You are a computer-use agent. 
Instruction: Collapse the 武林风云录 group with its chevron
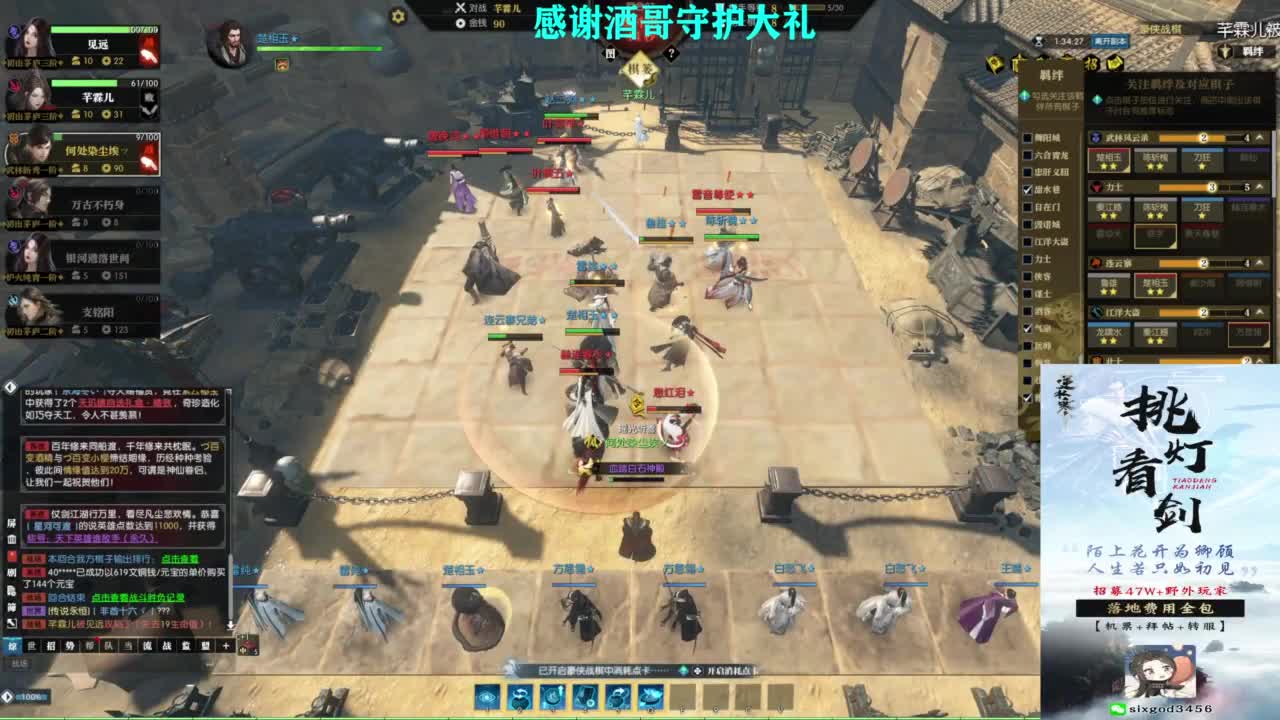click(x=1257, y=135)
